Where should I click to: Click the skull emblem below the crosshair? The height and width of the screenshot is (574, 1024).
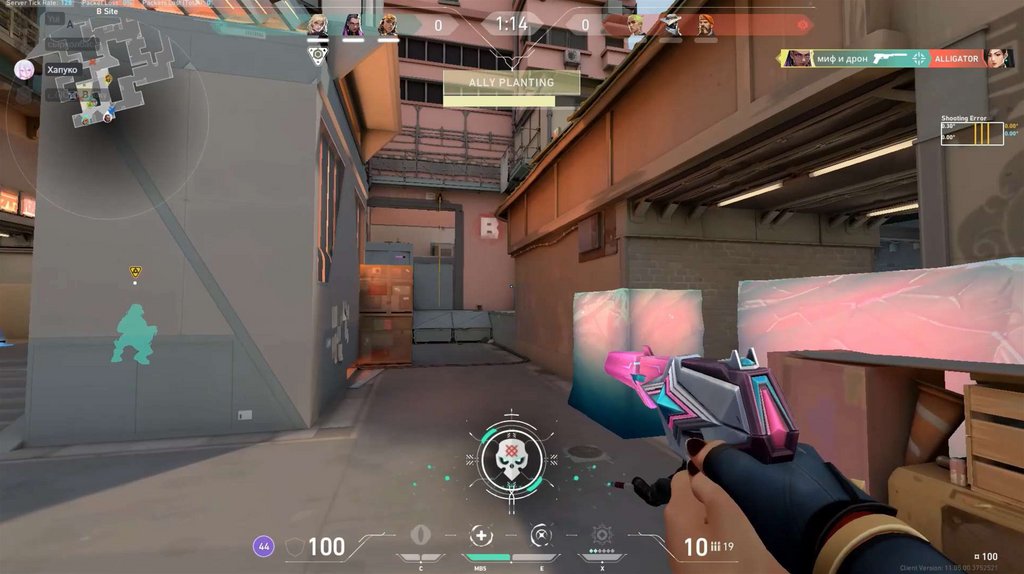511,457
